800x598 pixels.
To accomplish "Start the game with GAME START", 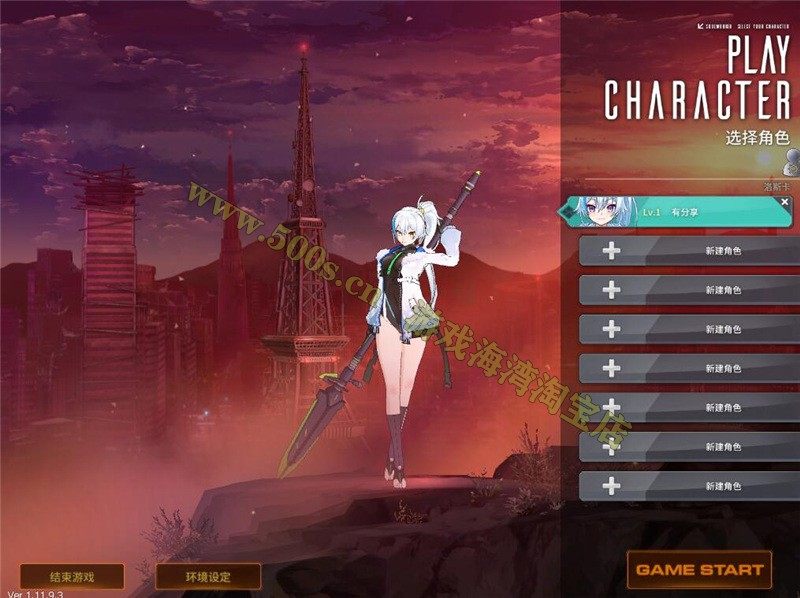I will (x=699, y=570).
